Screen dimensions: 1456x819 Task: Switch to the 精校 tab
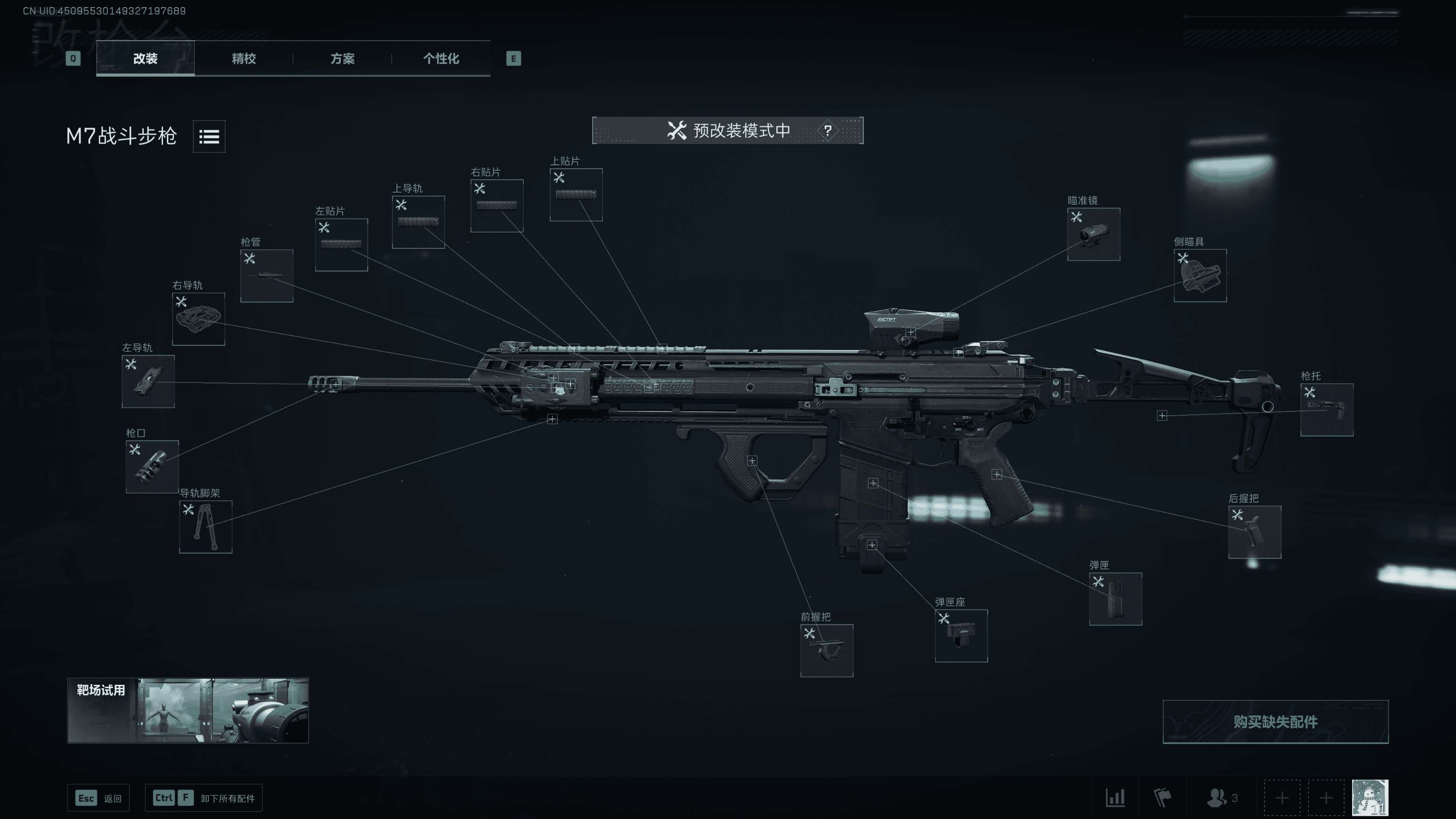point(244,58)
